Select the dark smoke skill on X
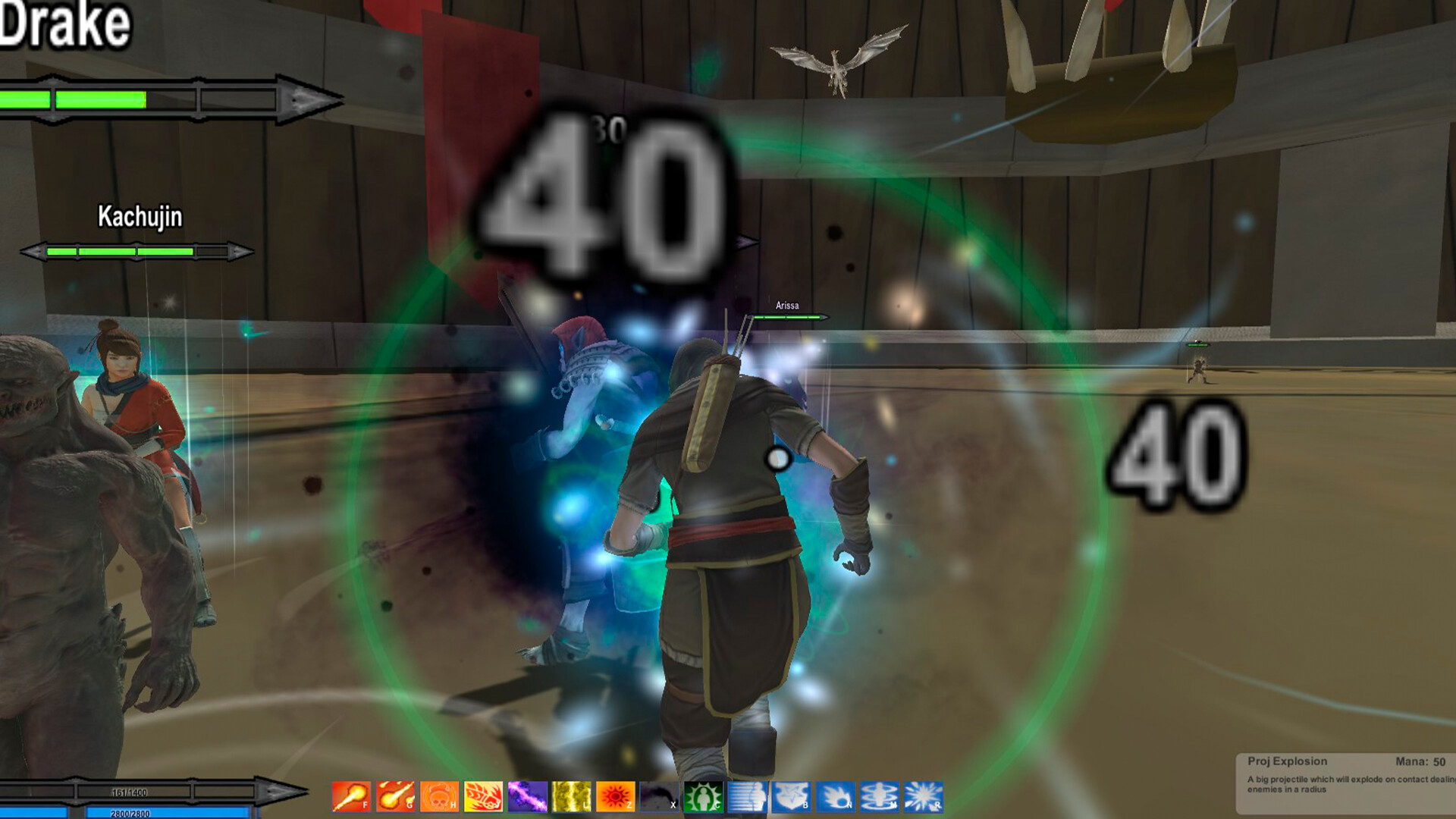The width and height of the screenshot is (1456, 819). click(659, 798)
